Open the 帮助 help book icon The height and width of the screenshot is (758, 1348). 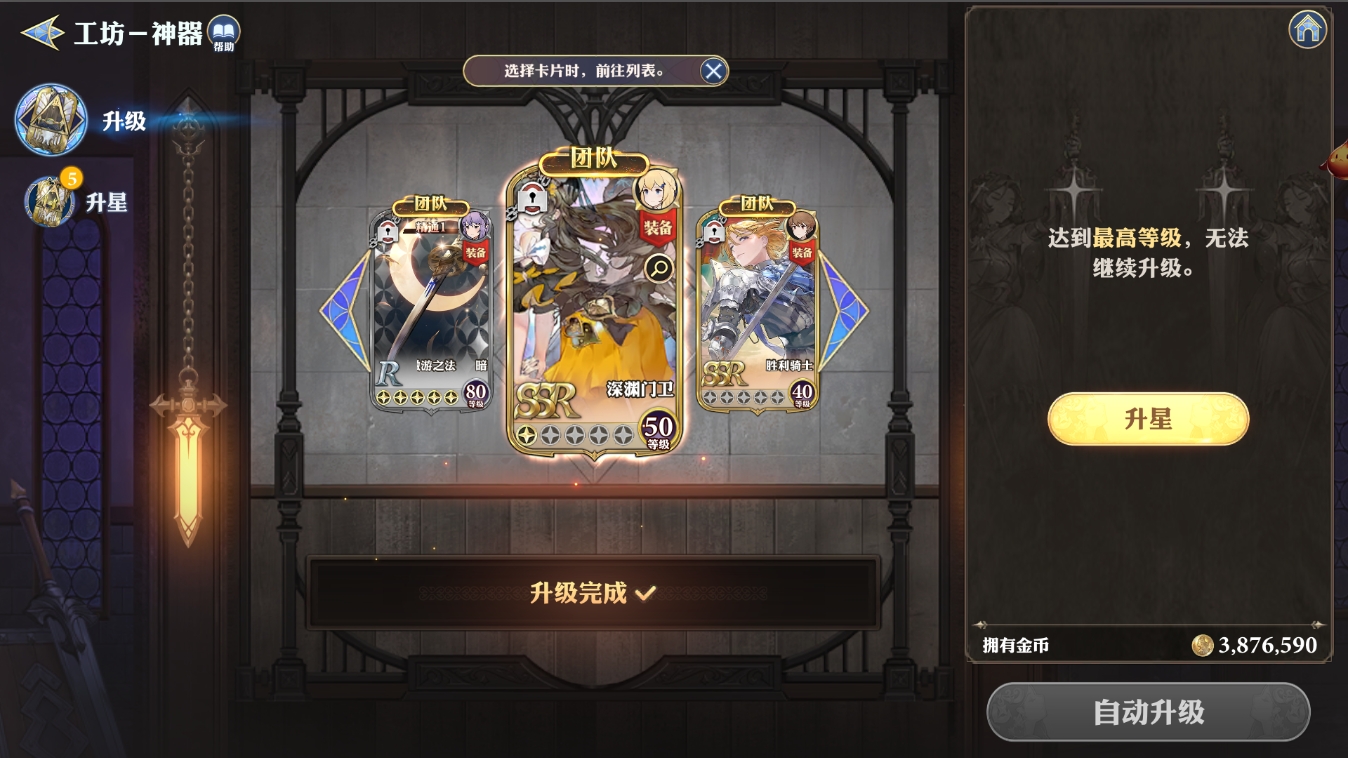pyautogui.click(x=224, y=33)
